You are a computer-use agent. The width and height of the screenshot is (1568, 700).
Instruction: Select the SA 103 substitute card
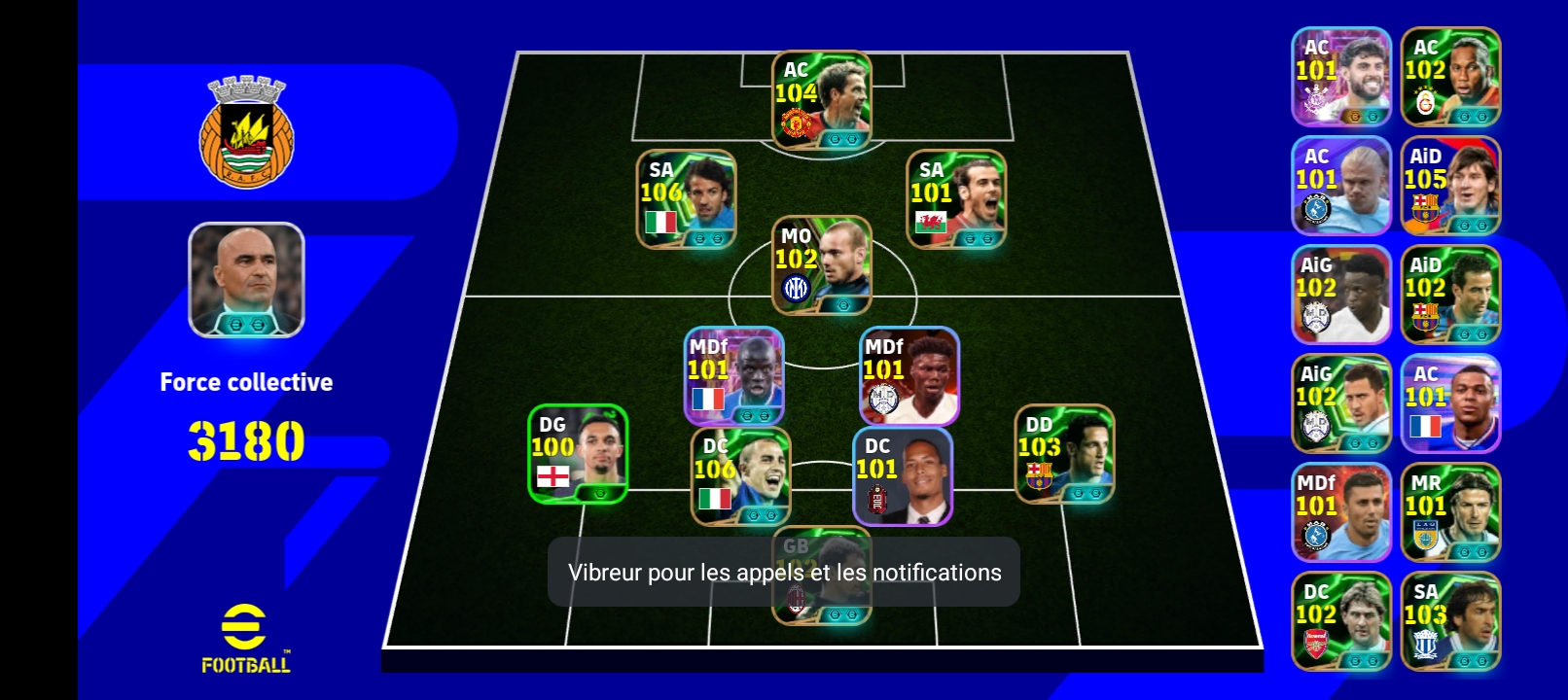1450,621
